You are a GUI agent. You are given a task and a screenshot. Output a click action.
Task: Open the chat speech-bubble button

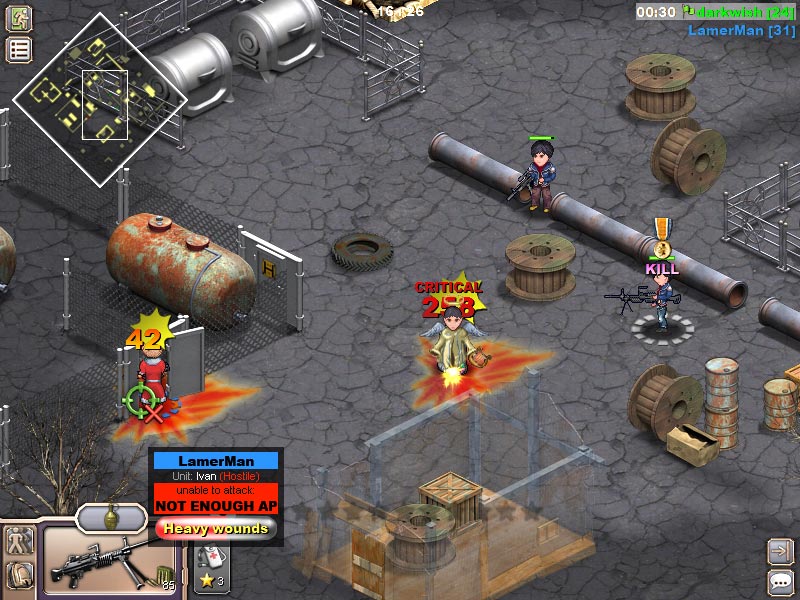click(780, 581)
